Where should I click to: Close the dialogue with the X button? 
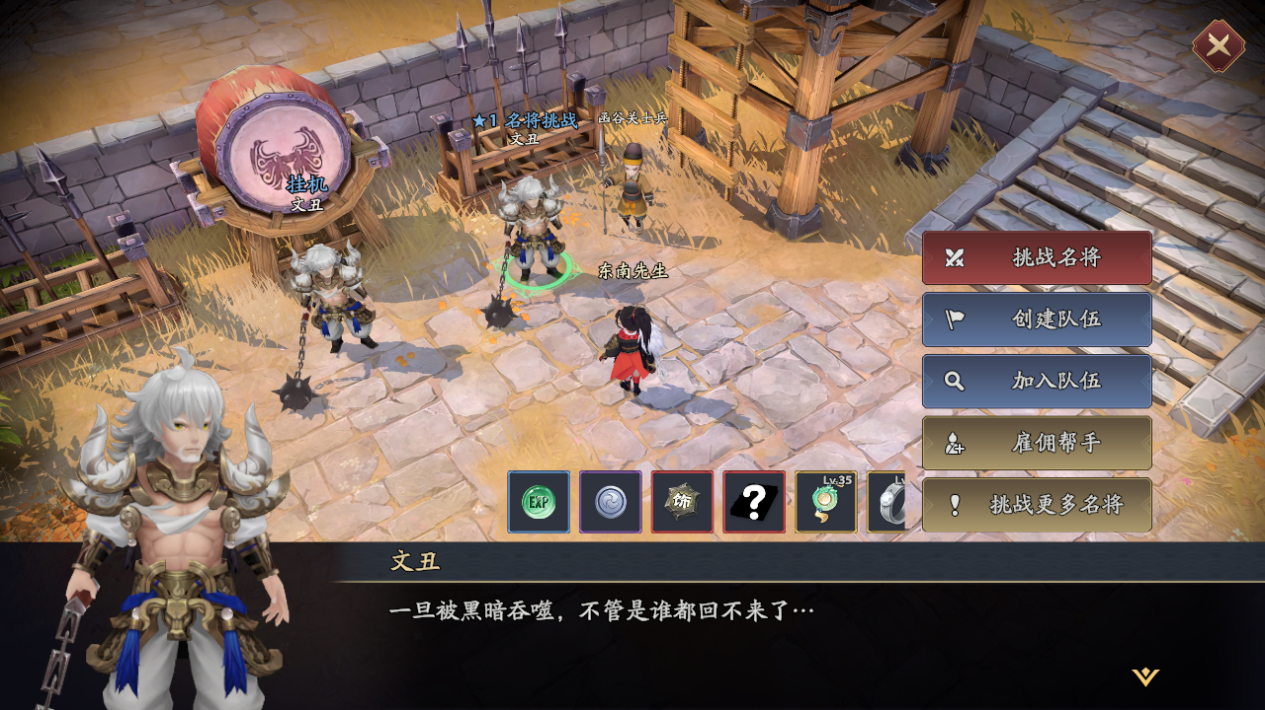[x=1218, y=45]
